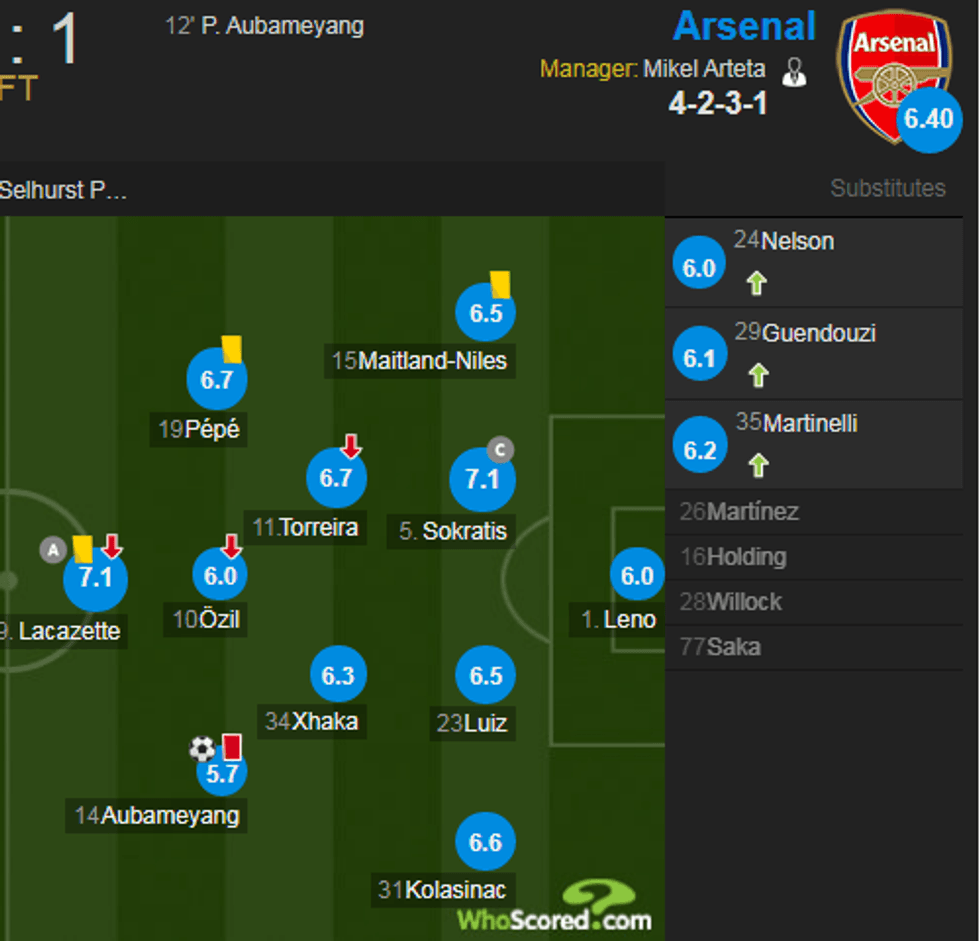Select substitute Nelson's row
The width and height of the screenshot is (980, 941).
tap(814, 261)
